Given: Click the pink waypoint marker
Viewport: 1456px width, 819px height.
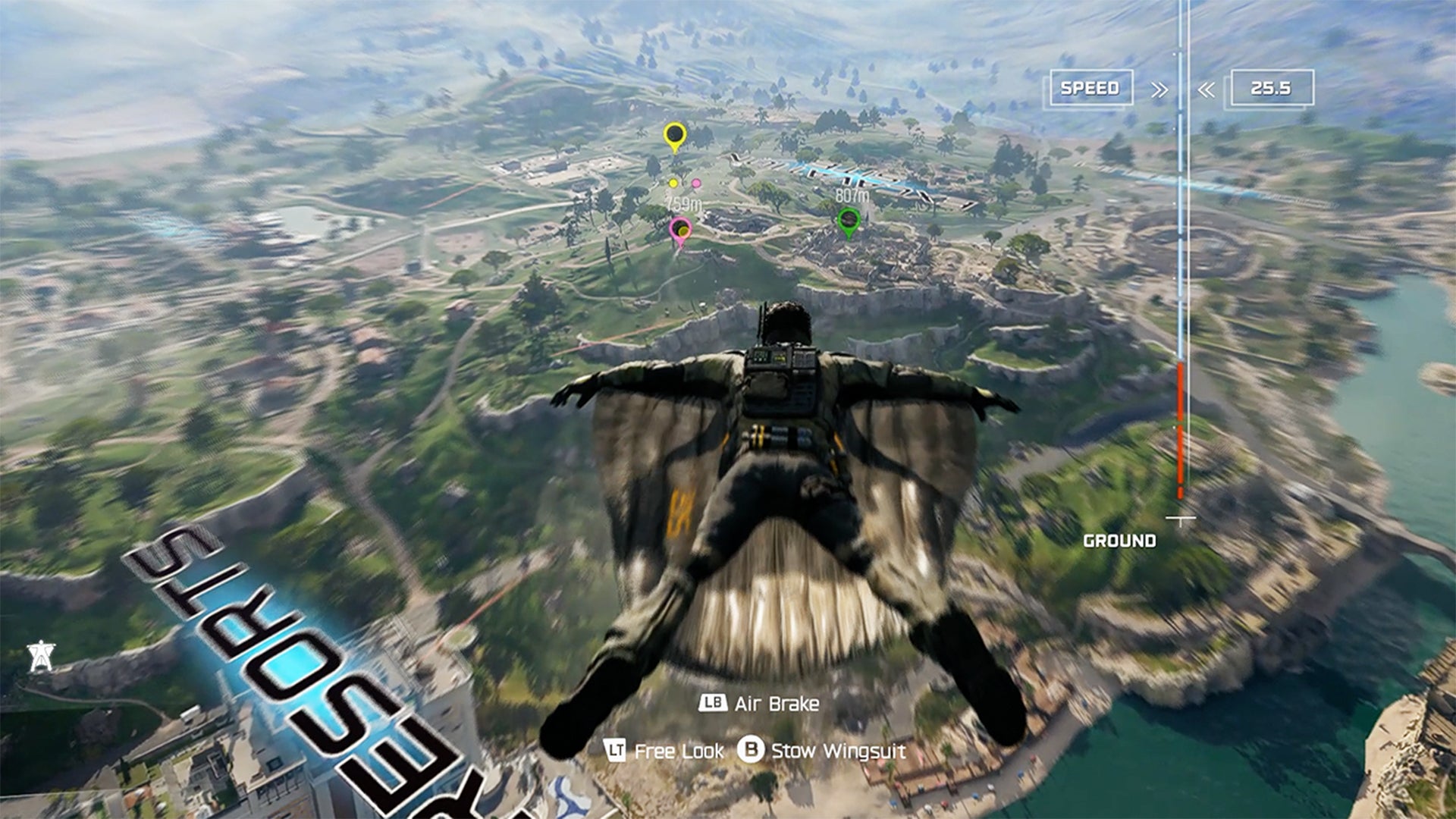Looking at the screenshot, I should tap(680, 229).
